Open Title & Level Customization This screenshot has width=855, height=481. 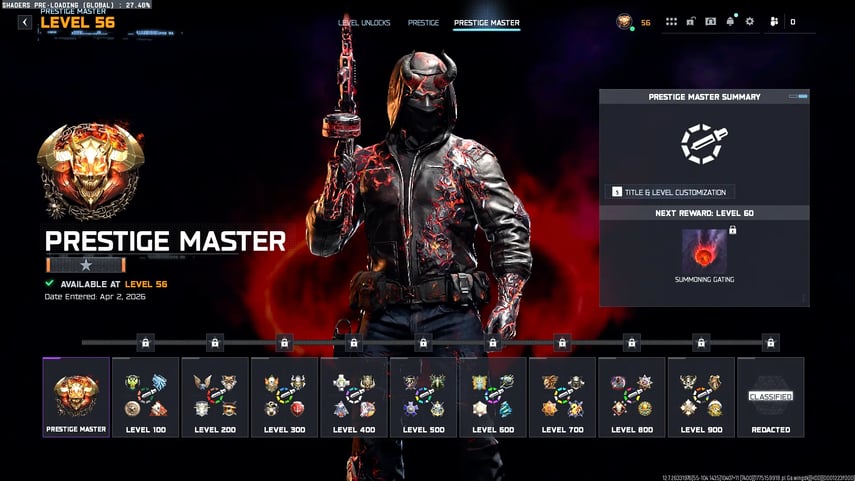coord(670,191)
